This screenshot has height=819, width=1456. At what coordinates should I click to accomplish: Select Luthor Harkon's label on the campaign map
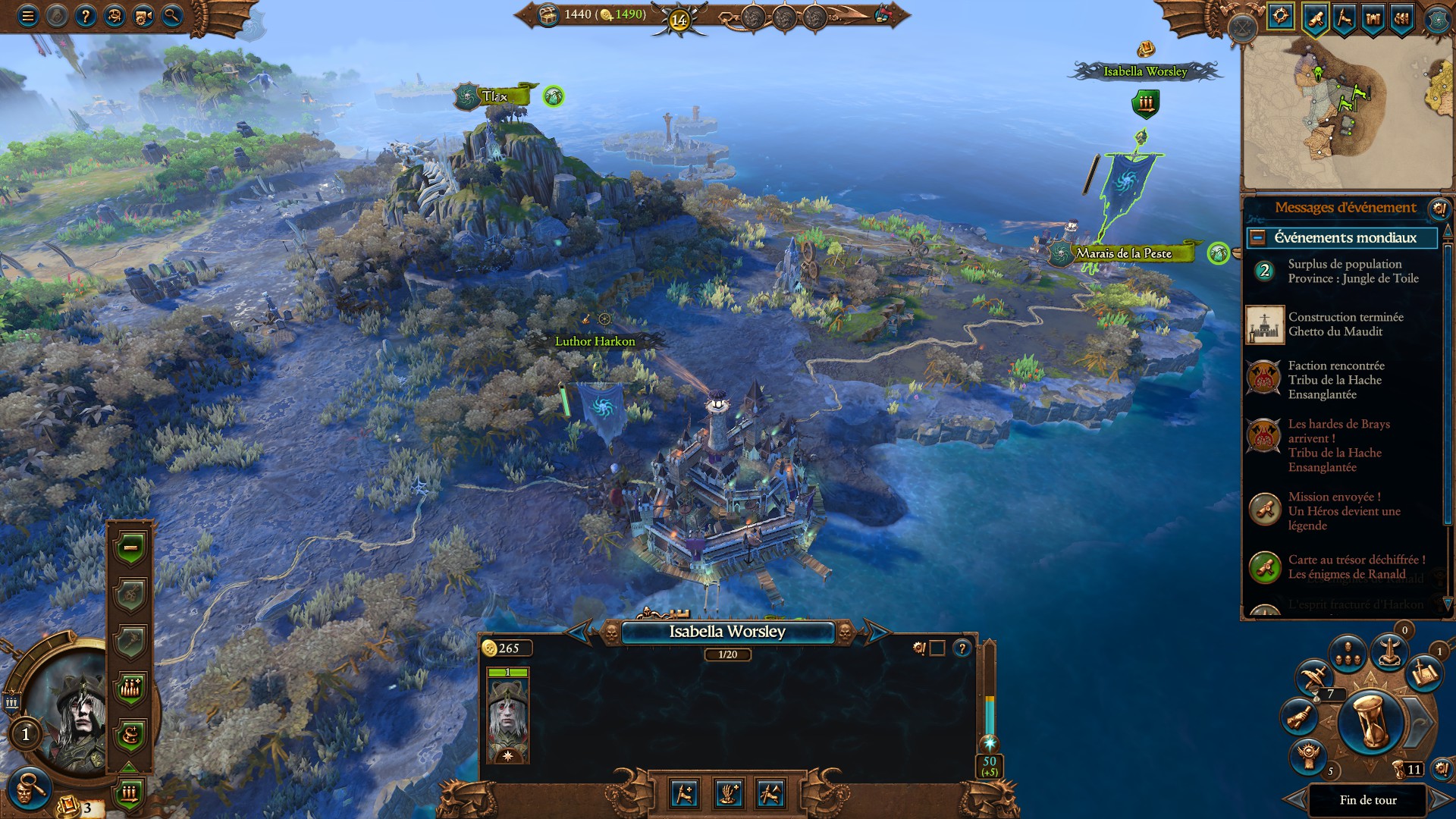tap(595, 341)
